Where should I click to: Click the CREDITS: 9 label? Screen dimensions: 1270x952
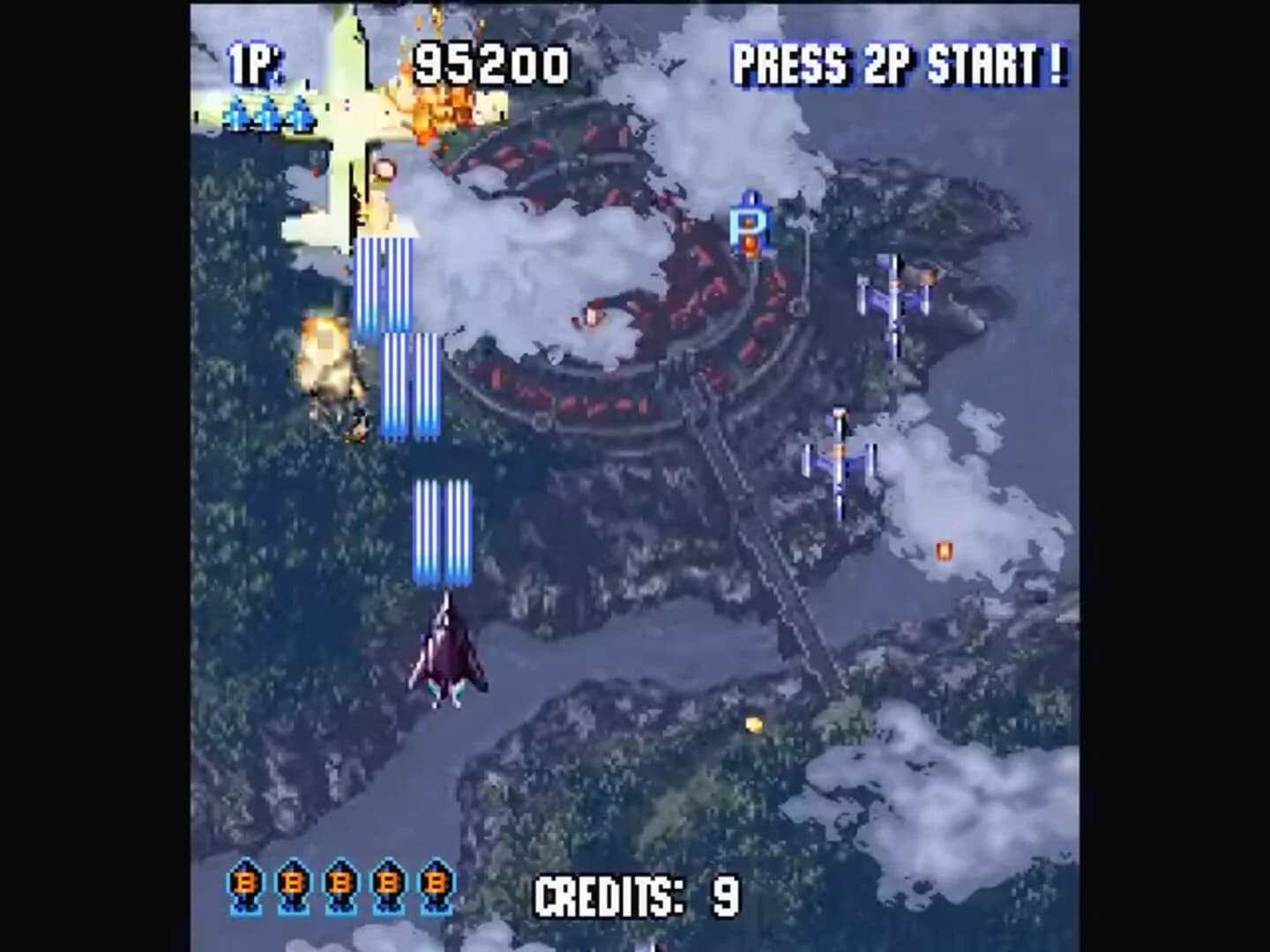coord(637,893)
